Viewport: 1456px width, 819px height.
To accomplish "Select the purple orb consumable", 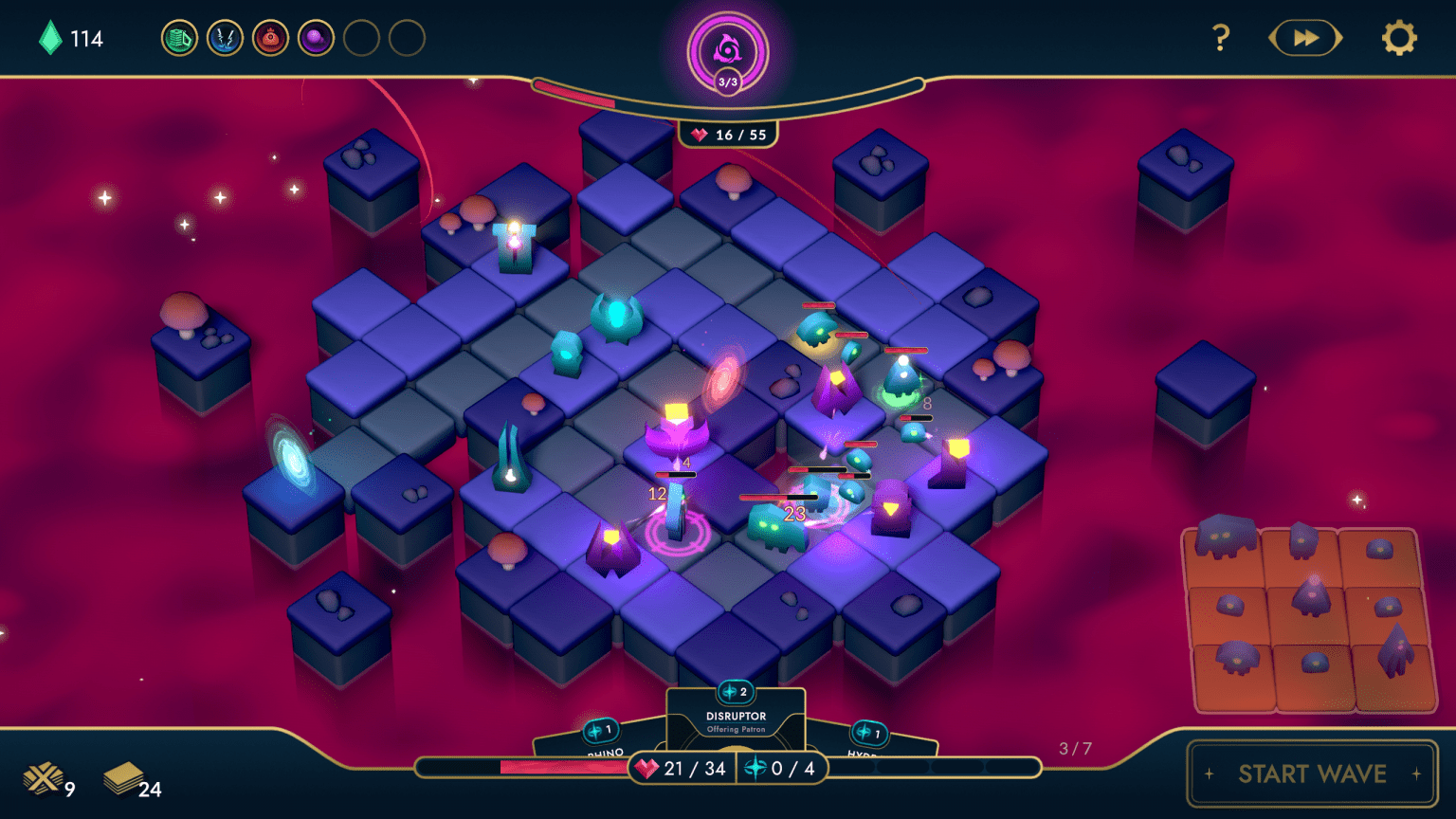I will 316,38.
